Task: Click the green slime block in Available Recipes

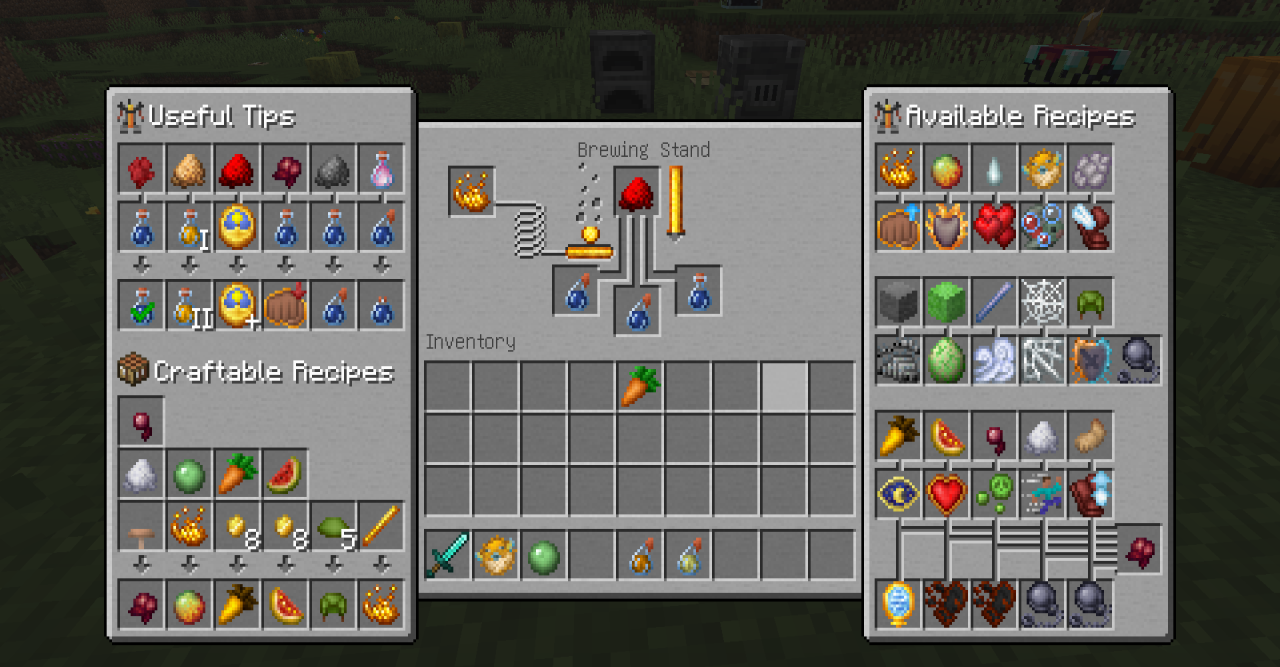Action: (x=946, y=301)
